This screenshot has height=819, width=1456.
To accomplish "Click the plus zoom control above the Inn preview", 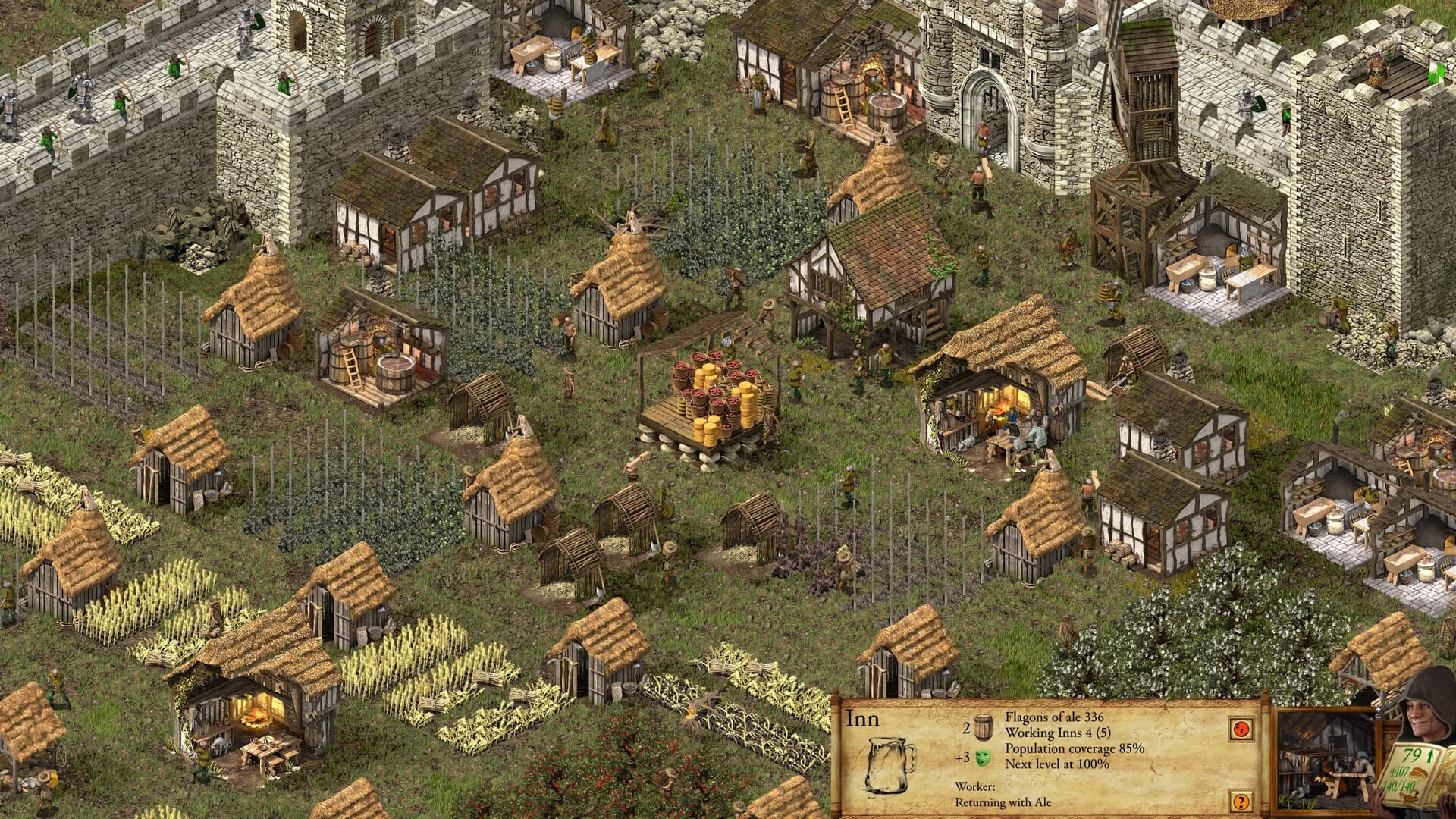I will tap(1379, 708).
